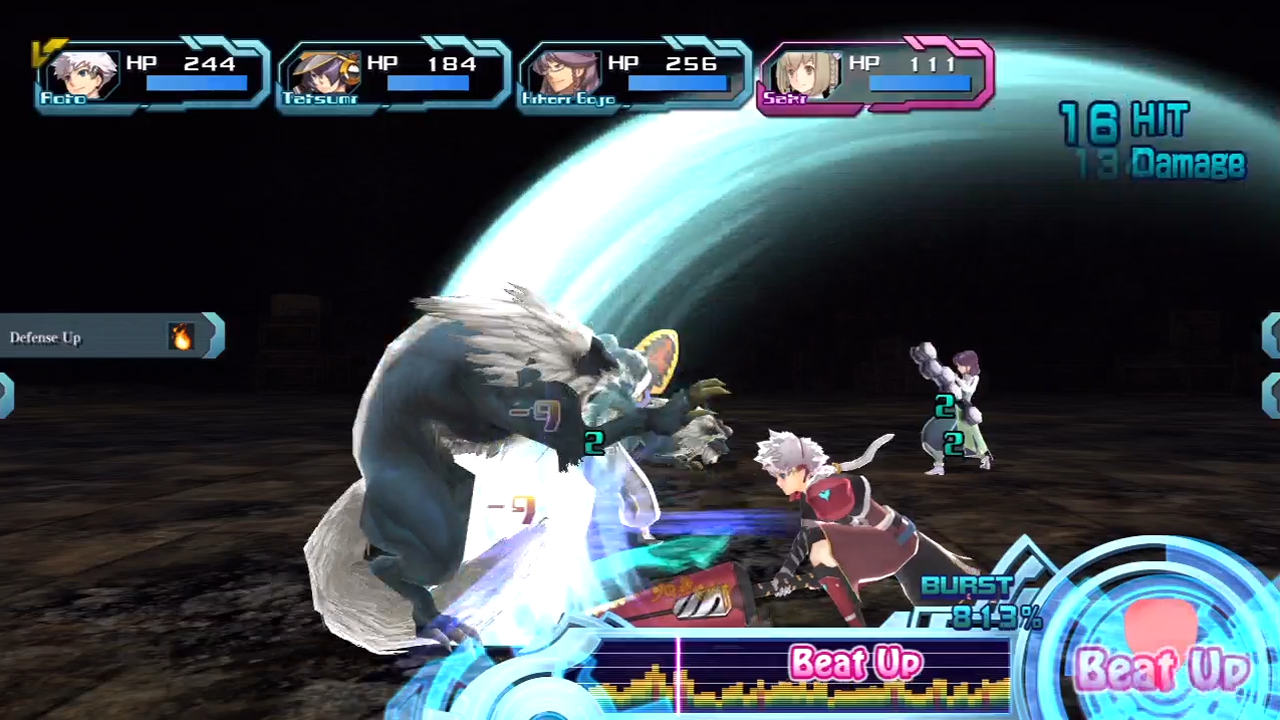Viewport: 1280px width, 720px height.
Task: Inspect the flame icon beside Defense Up
Action: [181, 338]
